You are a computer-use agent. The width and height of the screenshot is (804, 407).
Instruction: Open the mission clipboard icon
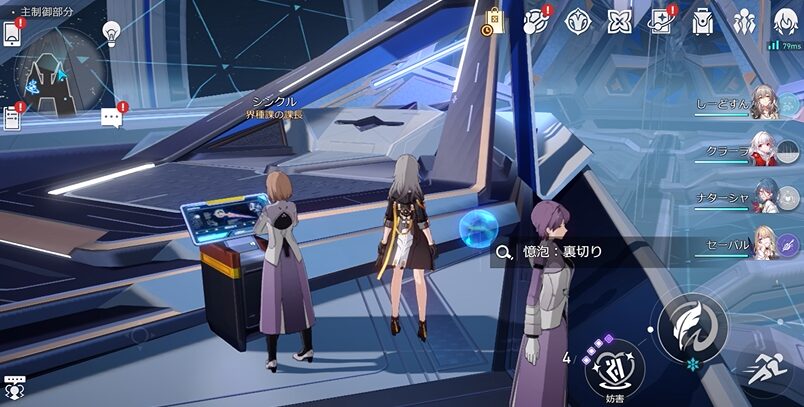[x=12, y=117]
